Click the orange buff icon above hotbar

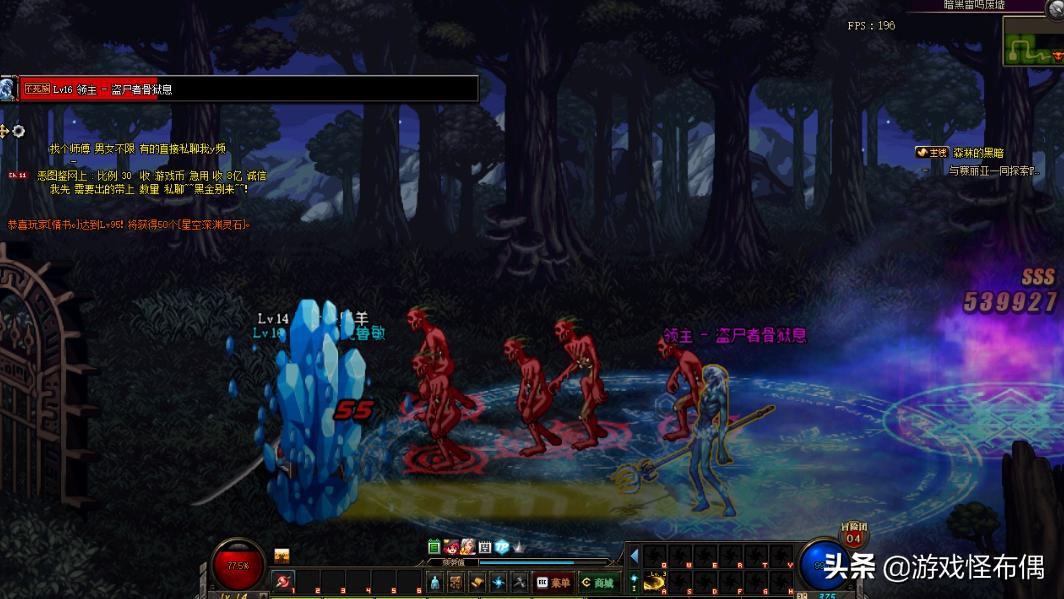tap(282, 555)
